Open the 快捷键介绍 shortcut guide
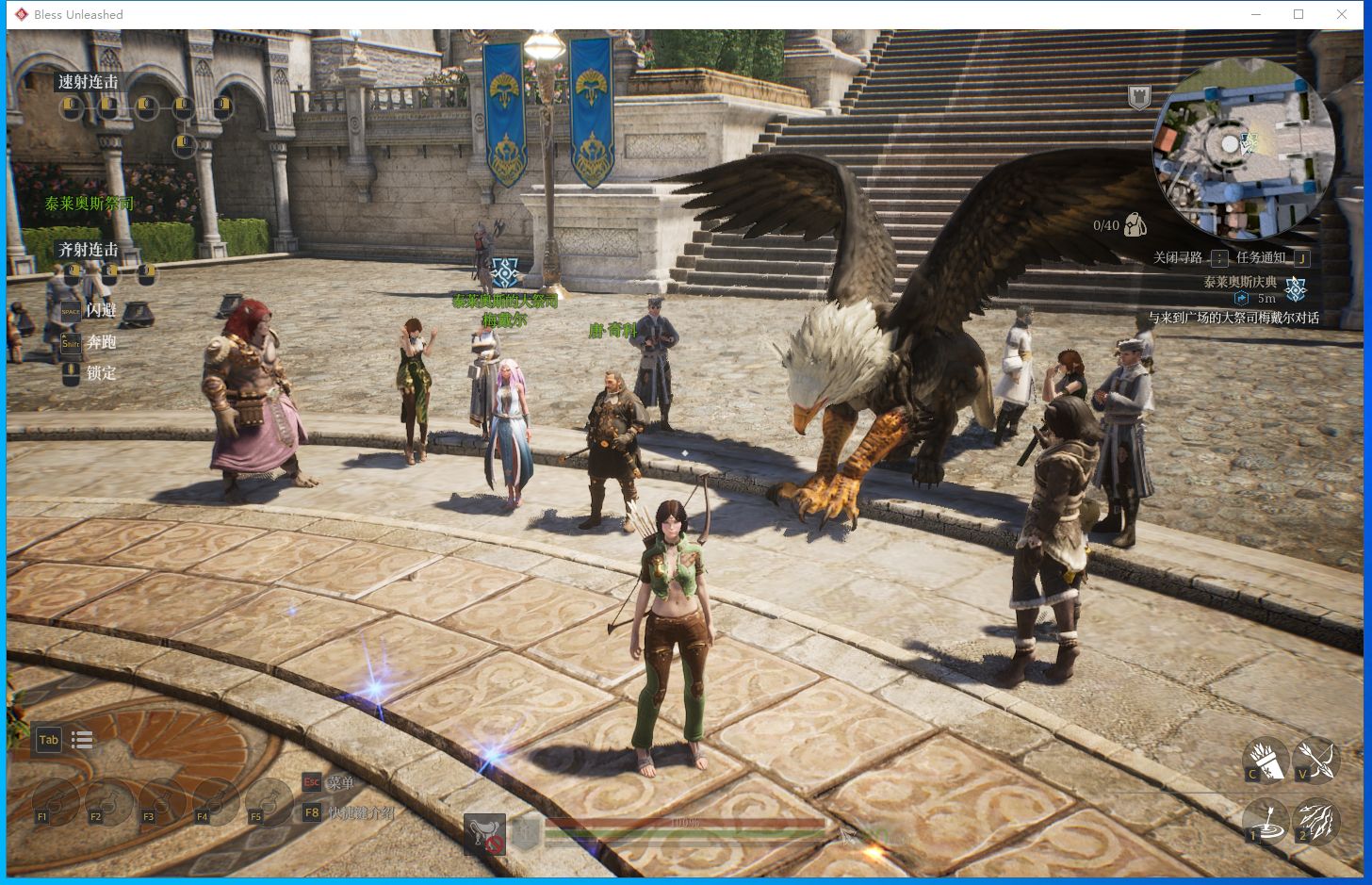Screen dimensions: 1372x885 click(x=361, y=812)
